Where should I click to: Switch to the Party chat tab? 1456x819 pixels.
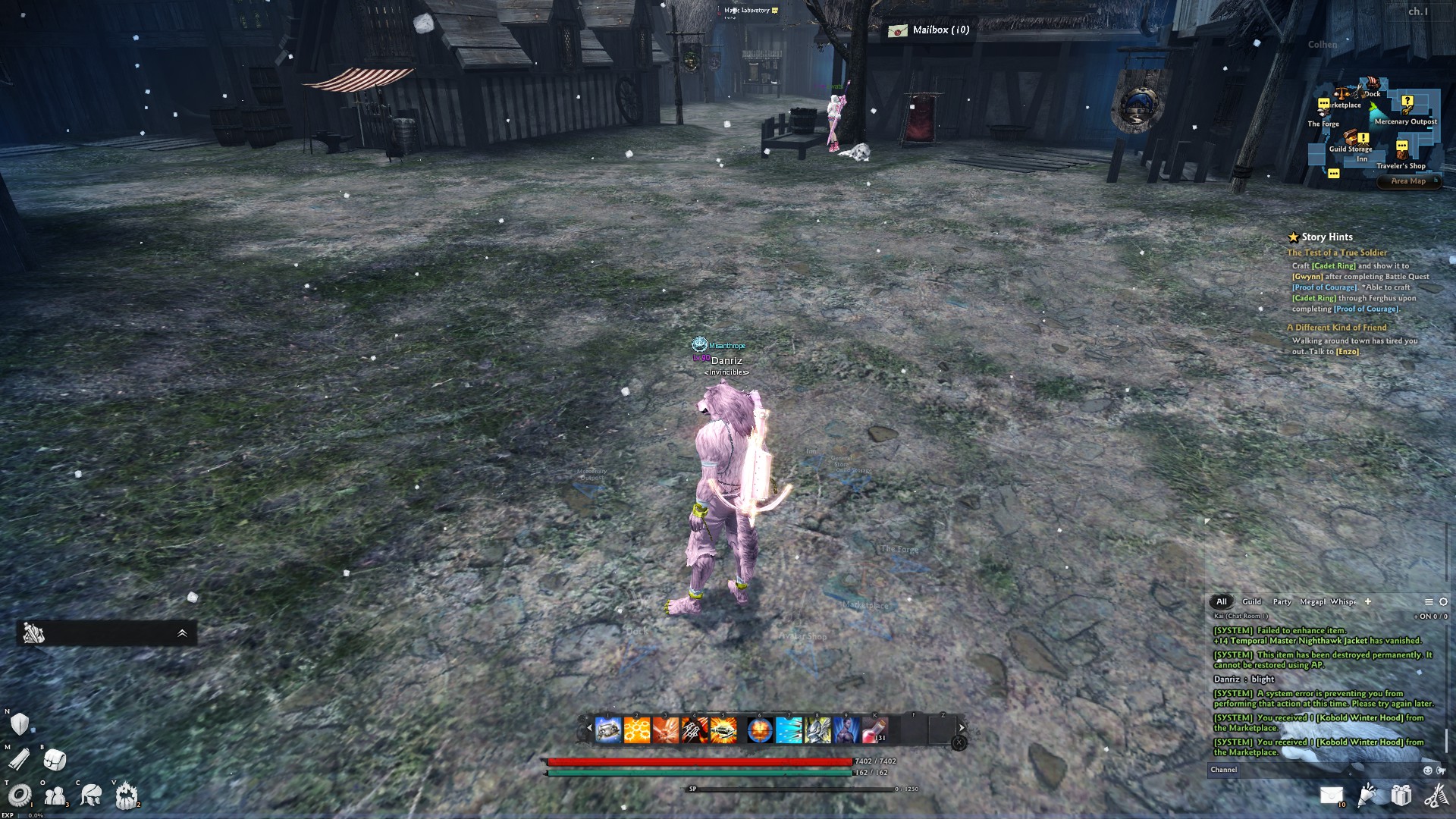point(1282,601)
